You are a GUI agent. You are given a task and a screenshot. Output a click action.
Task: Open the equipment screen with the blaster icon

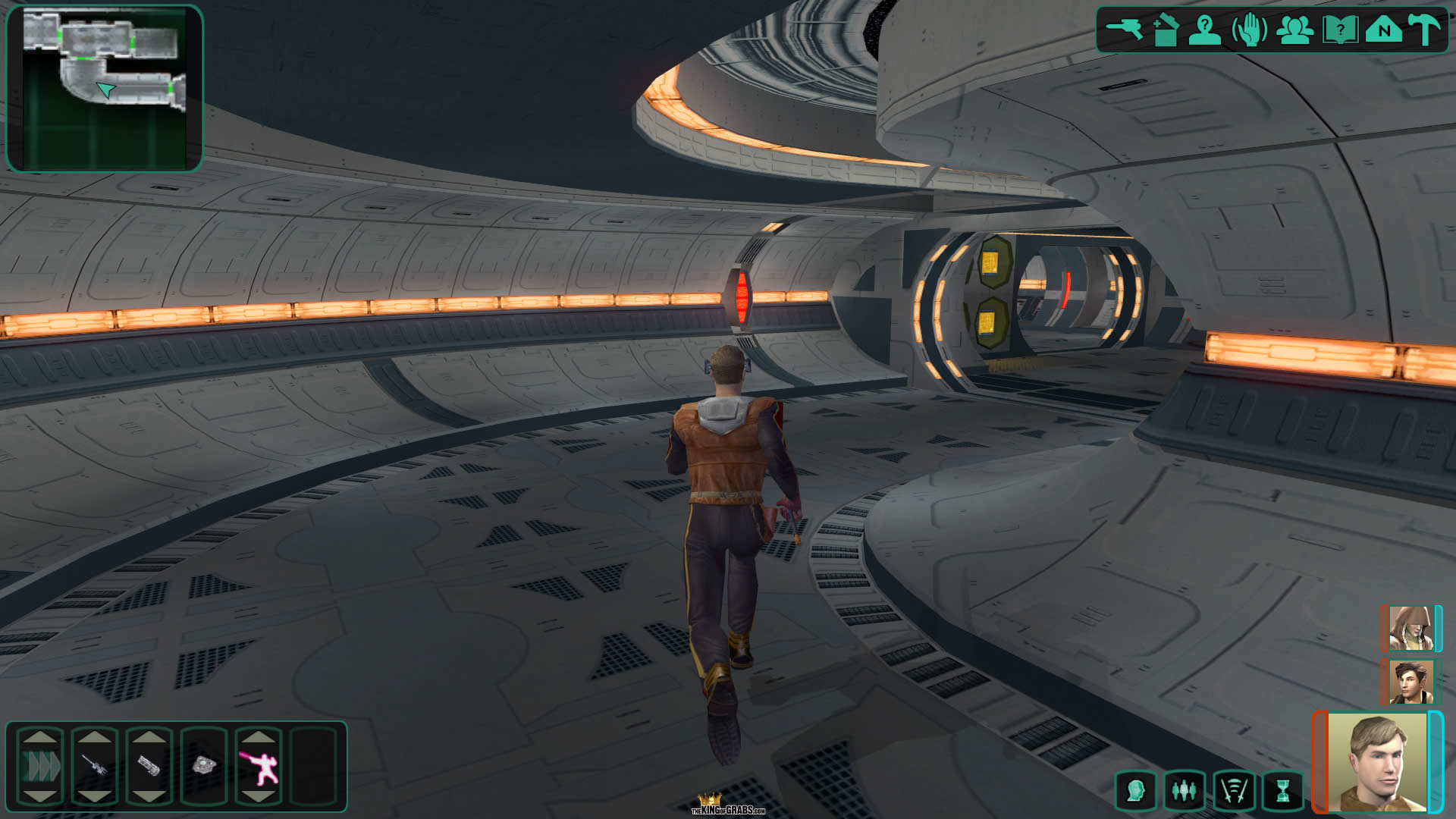click(1125, 30)
